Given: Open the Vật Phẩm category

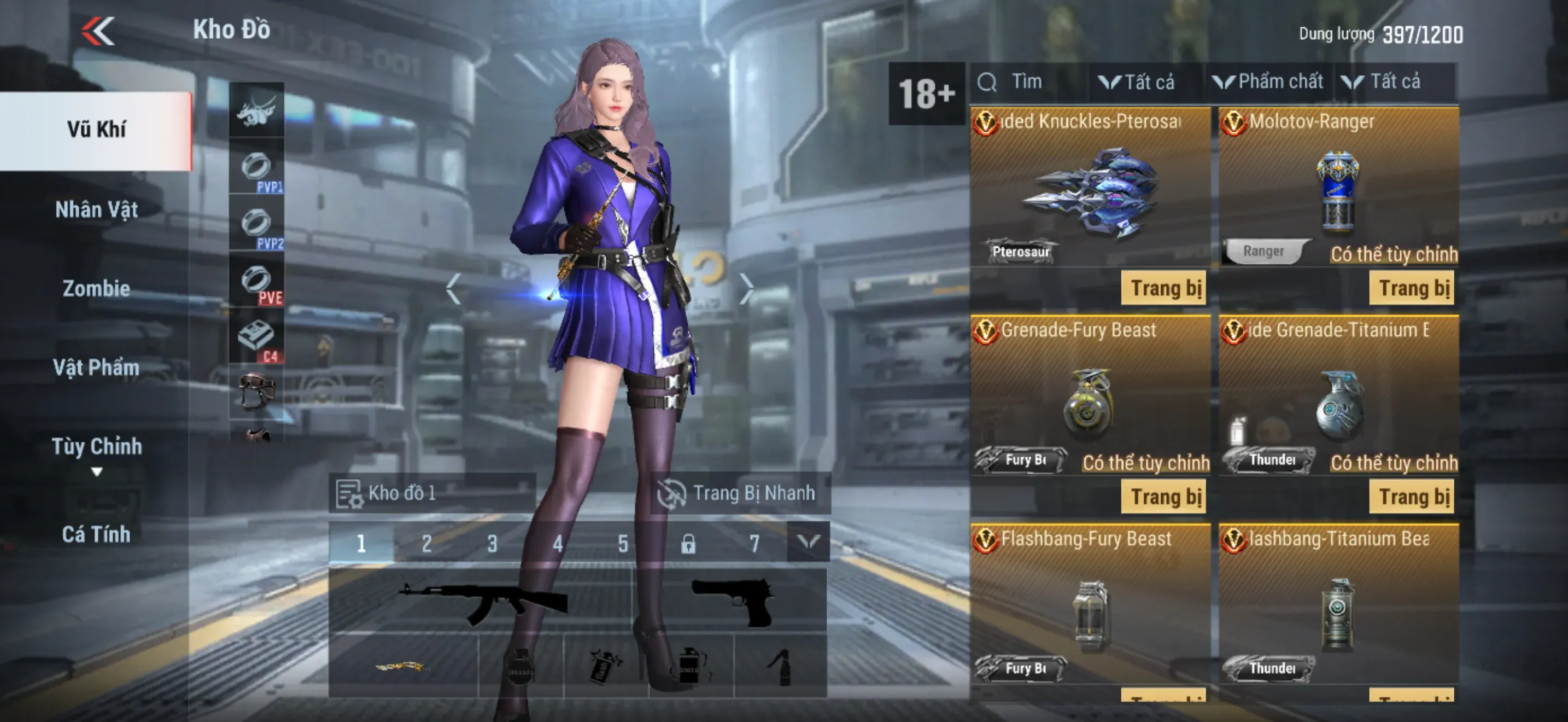Looking at the screenshot, I should point(96,368).
